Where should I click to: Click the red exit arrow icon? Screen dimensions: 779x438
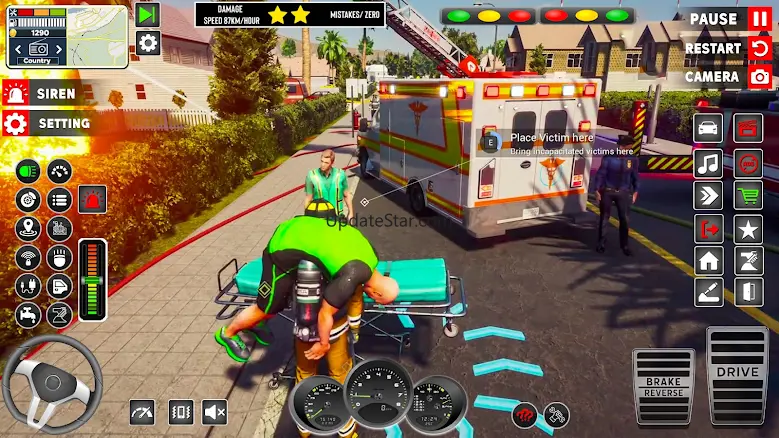pyautogui.click(x=708, y=228)
